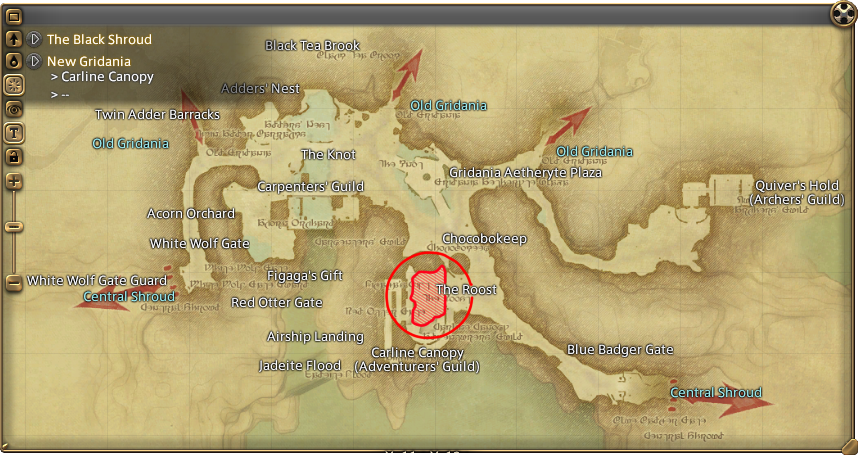Click the Old Gridania label near Twin Adder Barracks

pos(130,144)
